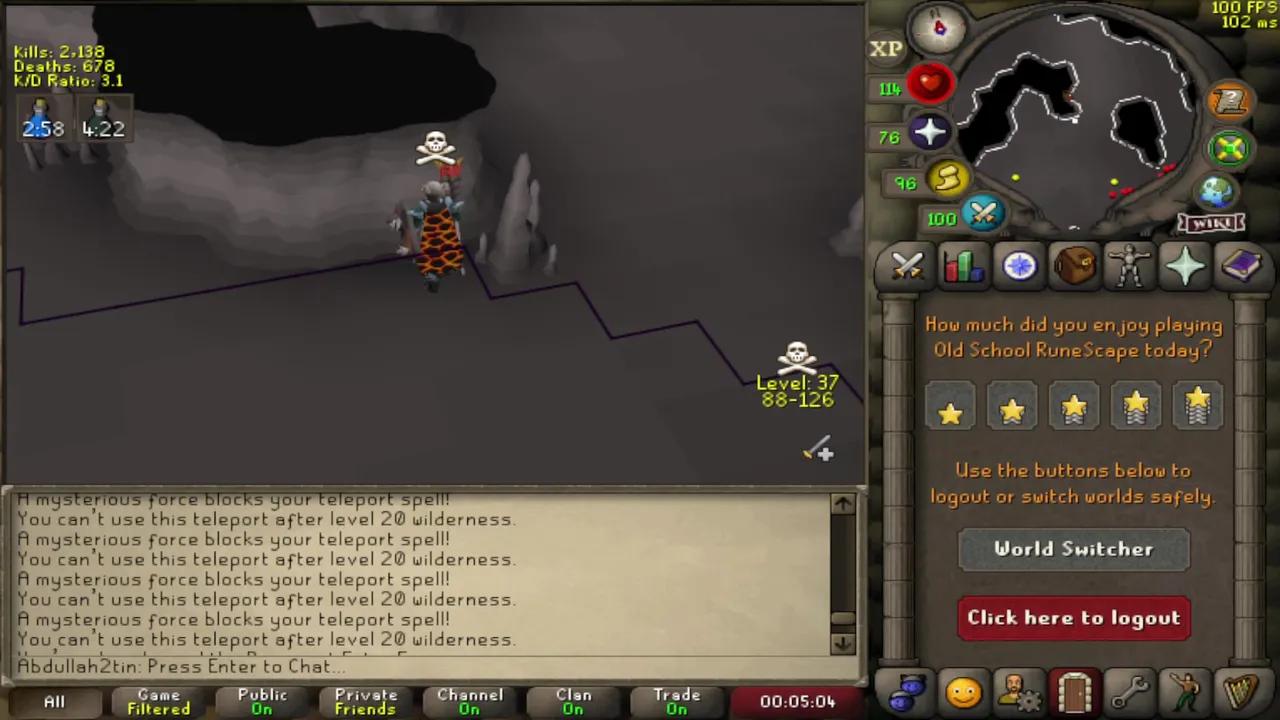View the Worn Equipment tab

click(1130, 265)
